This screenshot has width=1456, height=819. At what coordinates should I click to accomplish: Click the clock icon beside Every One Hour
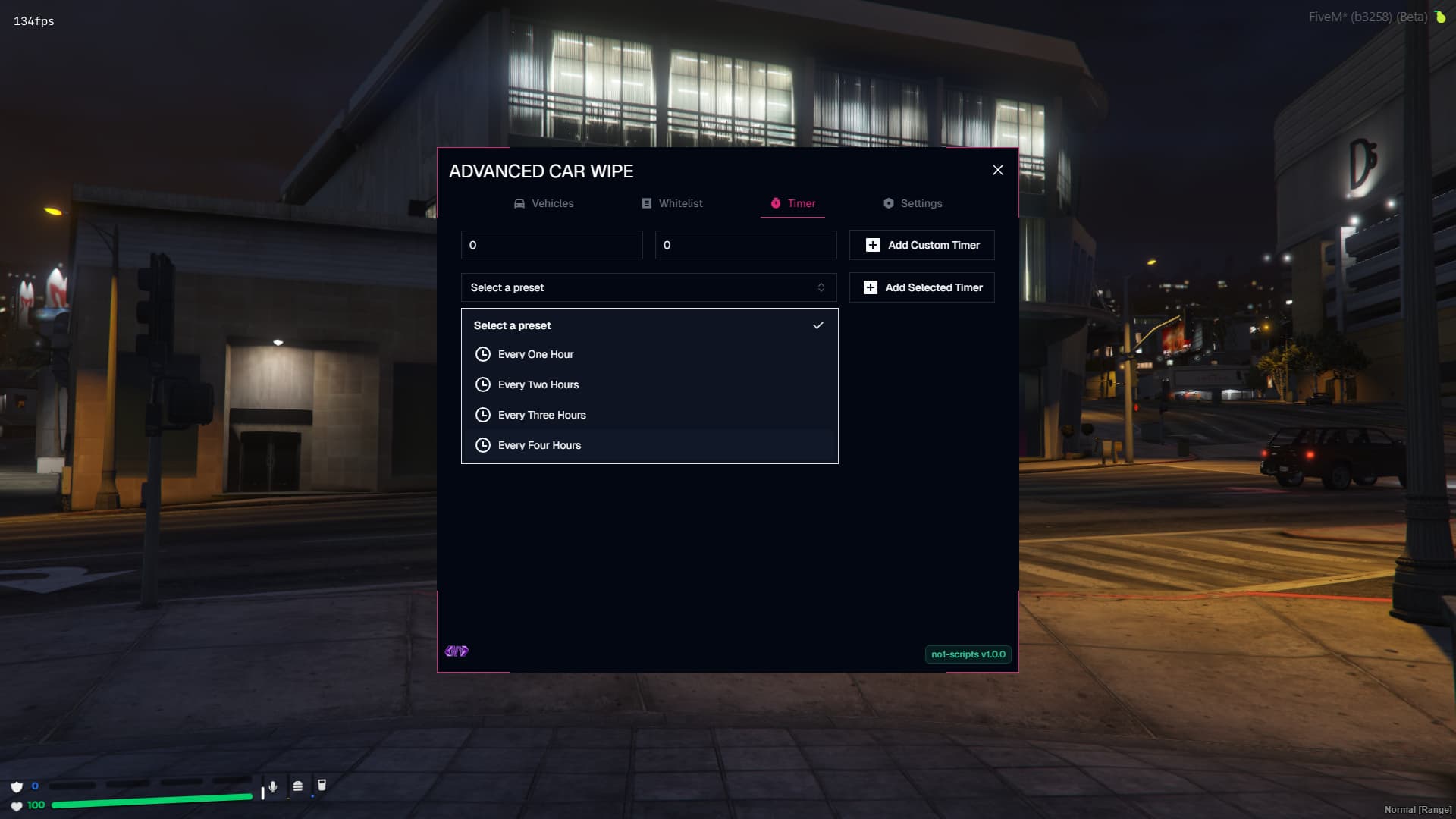point(484,354)
